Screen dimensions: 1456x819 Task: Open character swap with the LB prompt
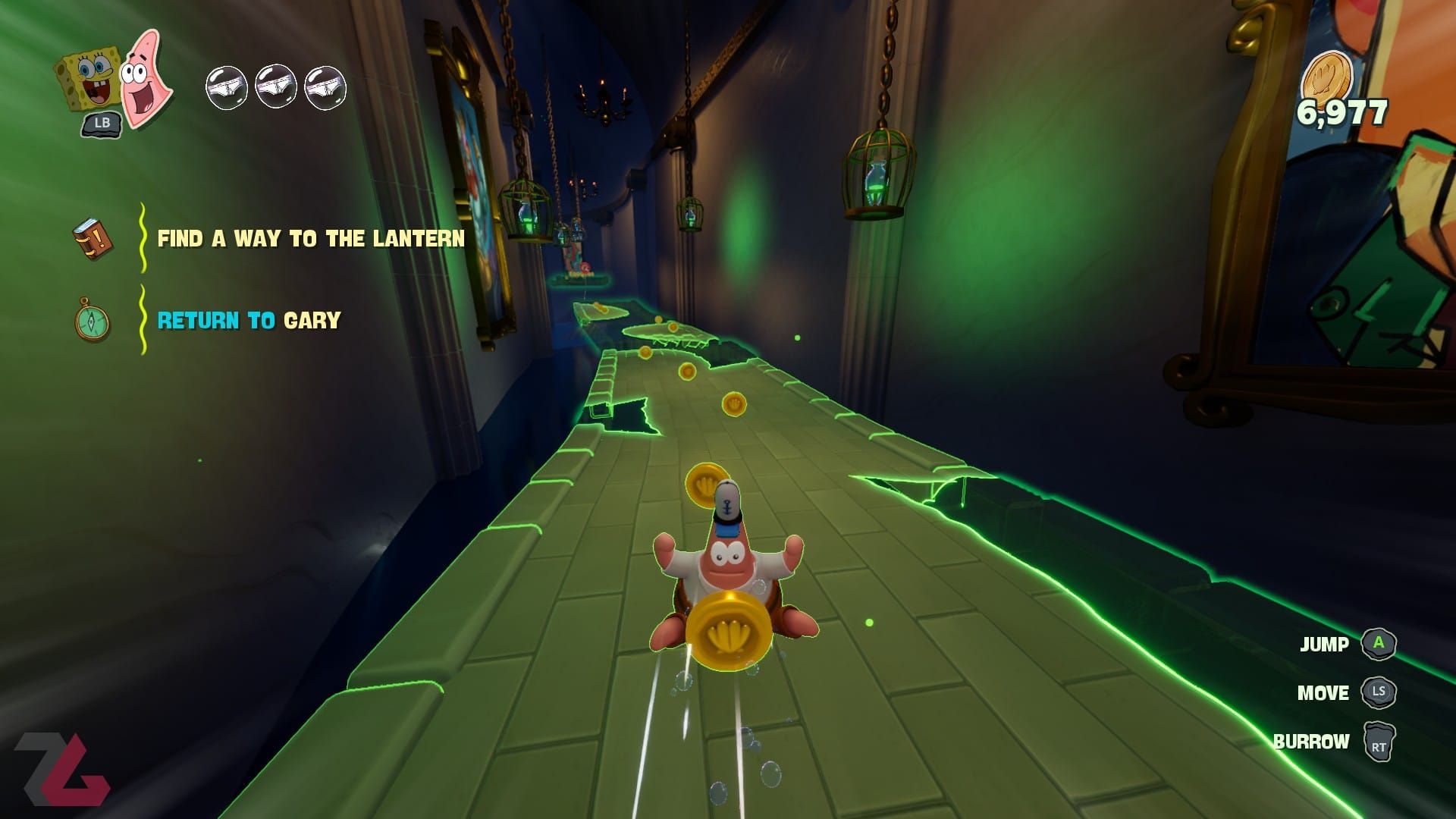point(102,121)
